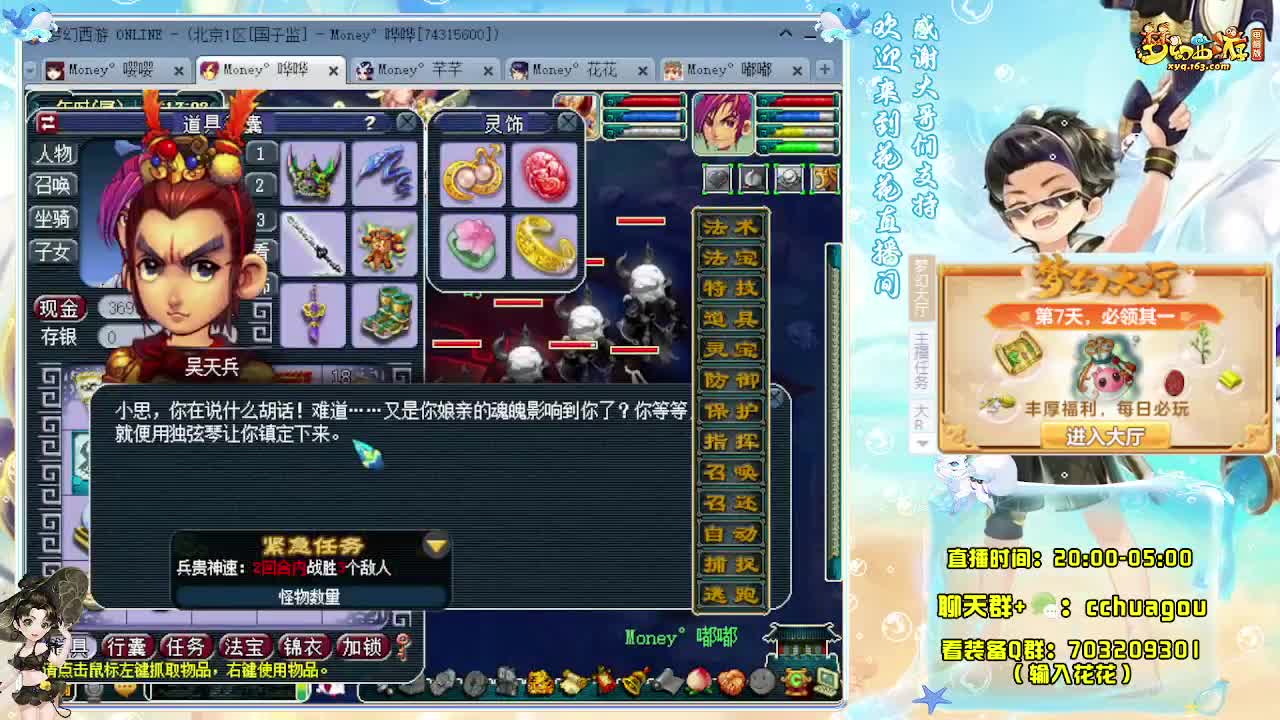
Task: Expand the 大R section arrow in right sidebar
Action: [922, 444]
